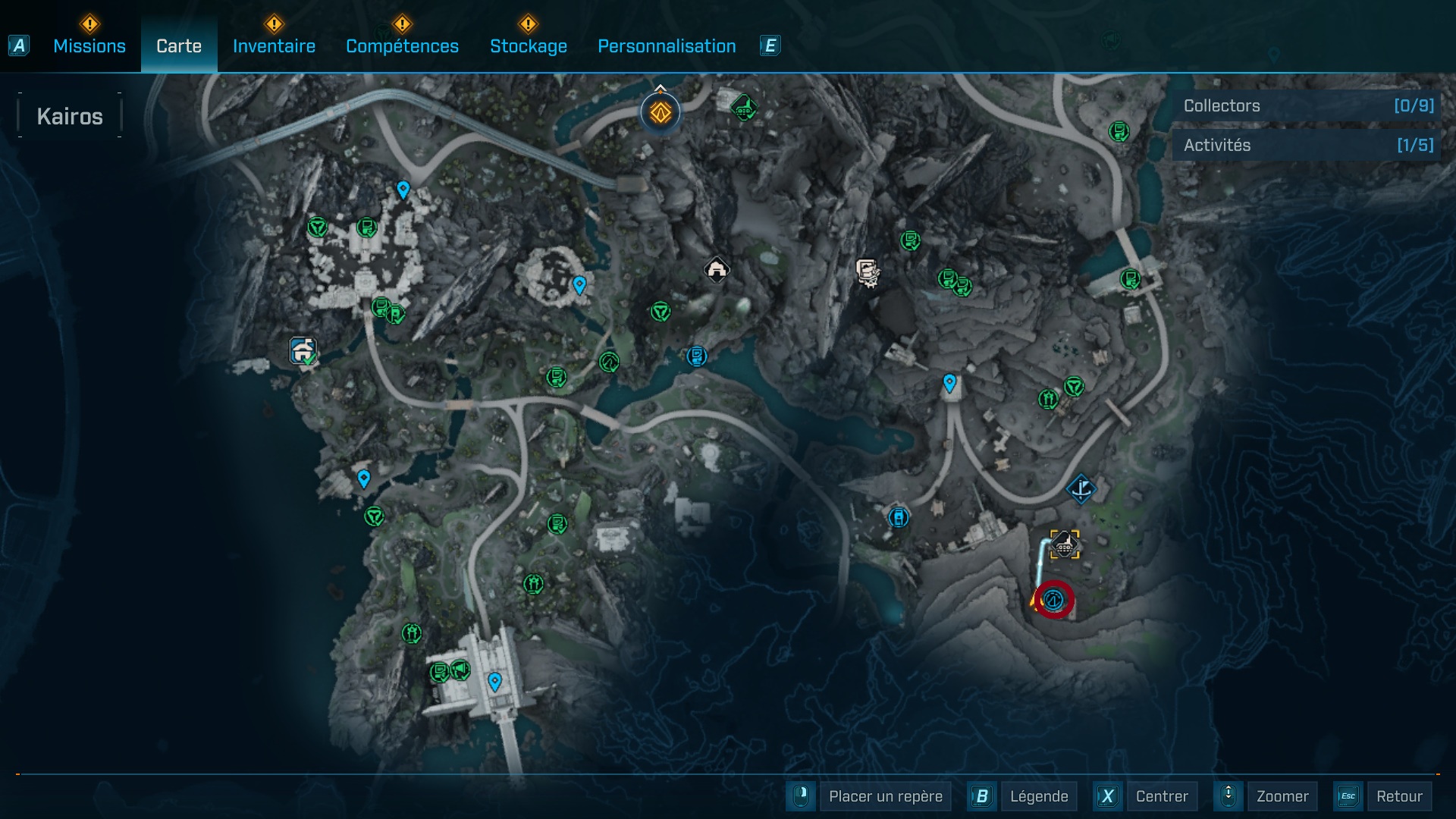Click the house marker with green checkmark

303,351
